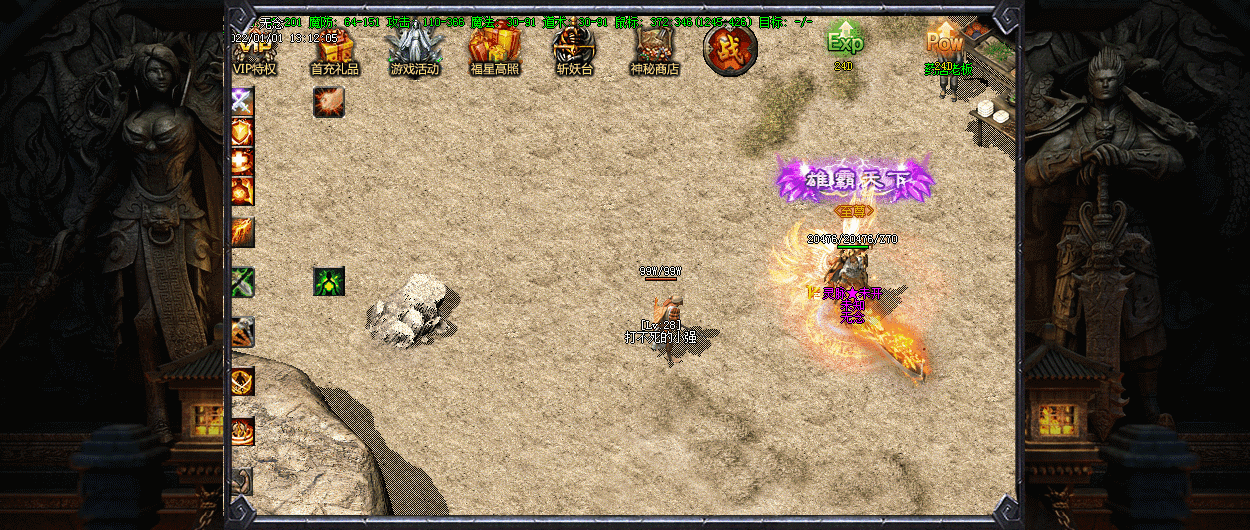1250x530 pixels.
Task: Open the 首充礼品 first-recharge gift
Action: coord(335,52)
